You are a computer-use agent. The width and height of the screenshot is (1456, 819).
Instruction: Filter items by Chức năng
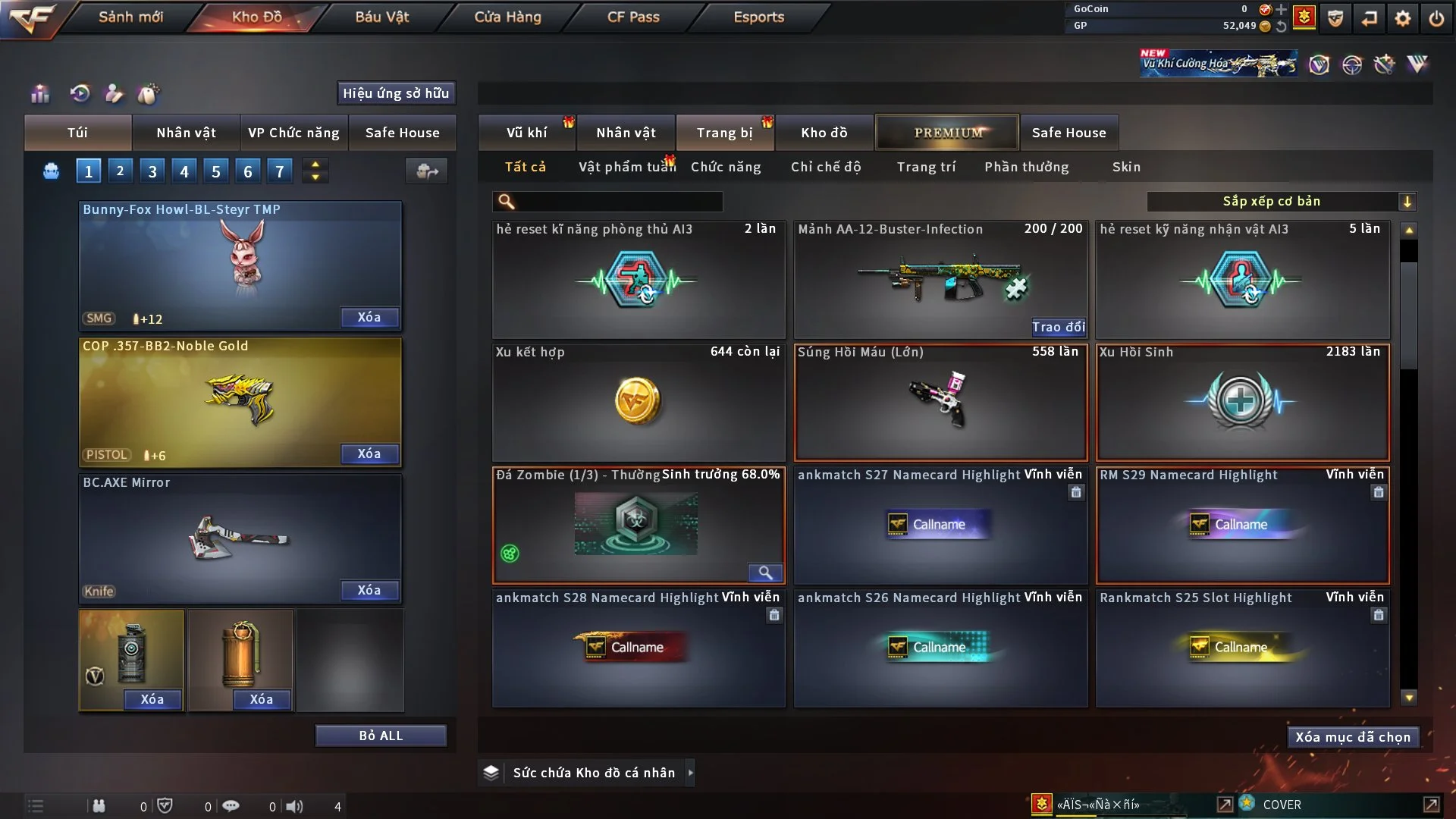[726, 167]
